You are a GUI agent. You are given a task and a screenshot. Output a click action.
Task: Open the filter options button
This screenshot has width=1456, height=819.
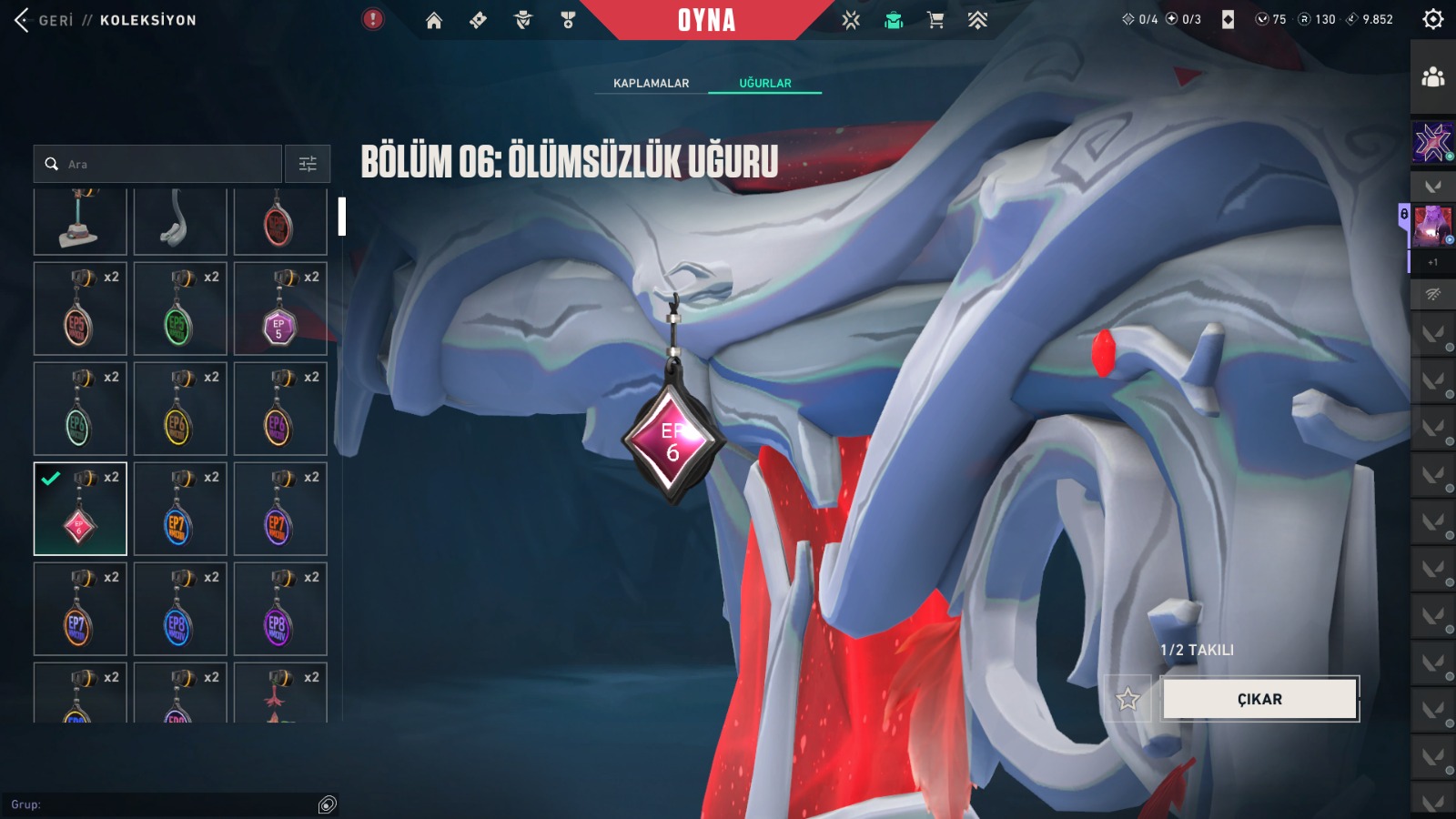[308, 164]
